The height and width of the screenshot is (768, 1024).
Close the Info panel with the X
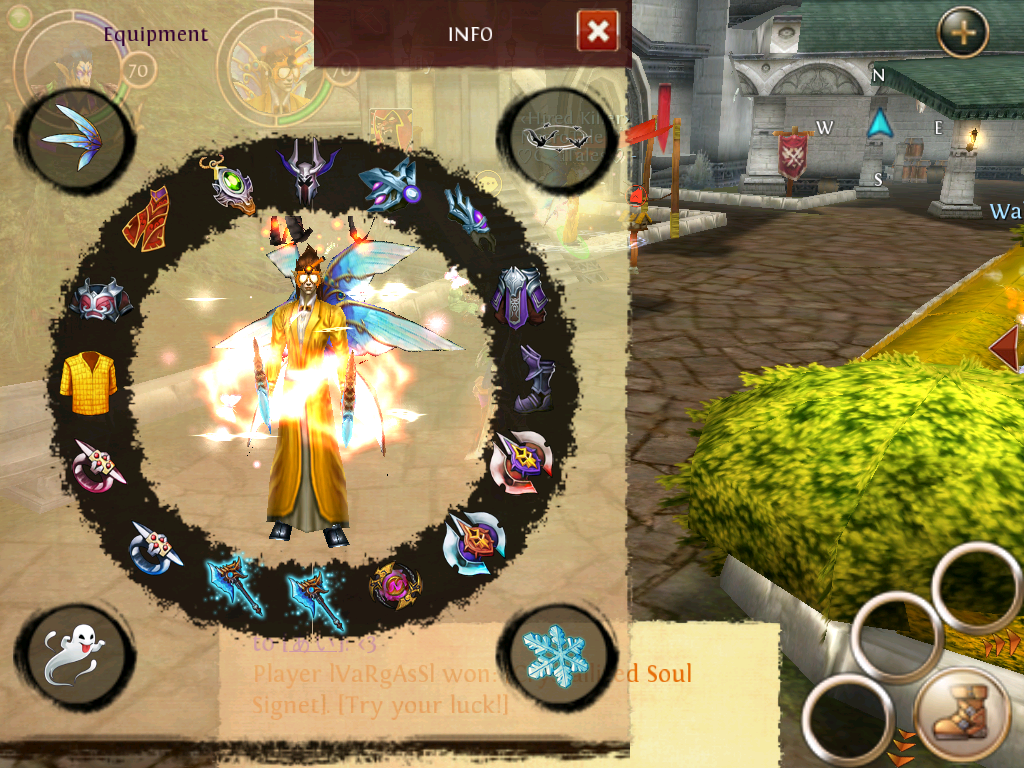[597, 32]
